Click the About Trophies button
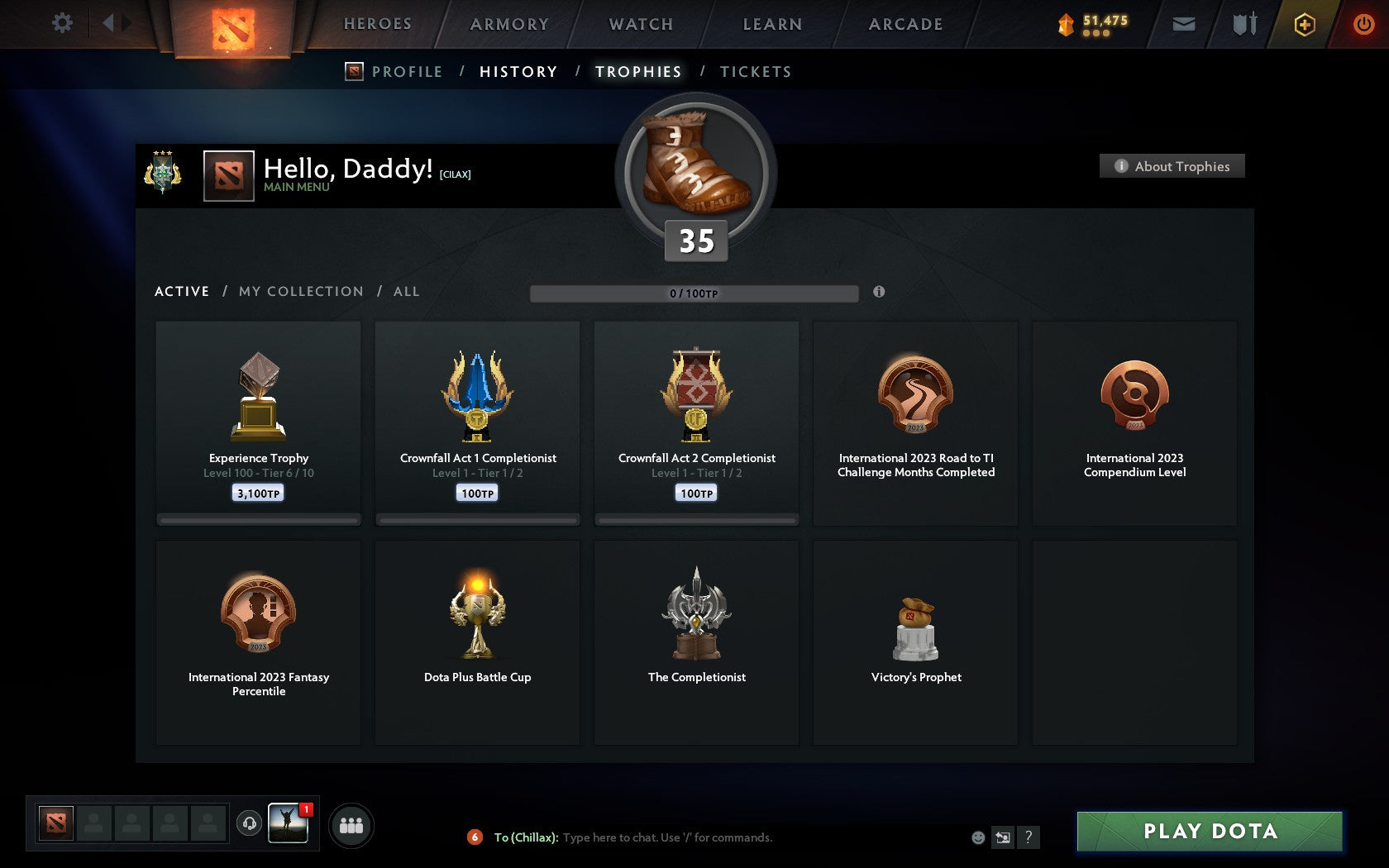Screen dimensions: 1389x868 pos(1172,166)
